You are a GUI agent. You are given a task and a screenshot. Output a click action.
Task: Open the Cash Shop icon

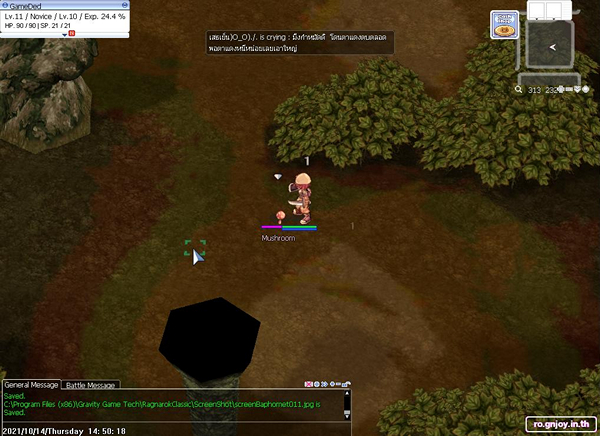coord(504,25)
